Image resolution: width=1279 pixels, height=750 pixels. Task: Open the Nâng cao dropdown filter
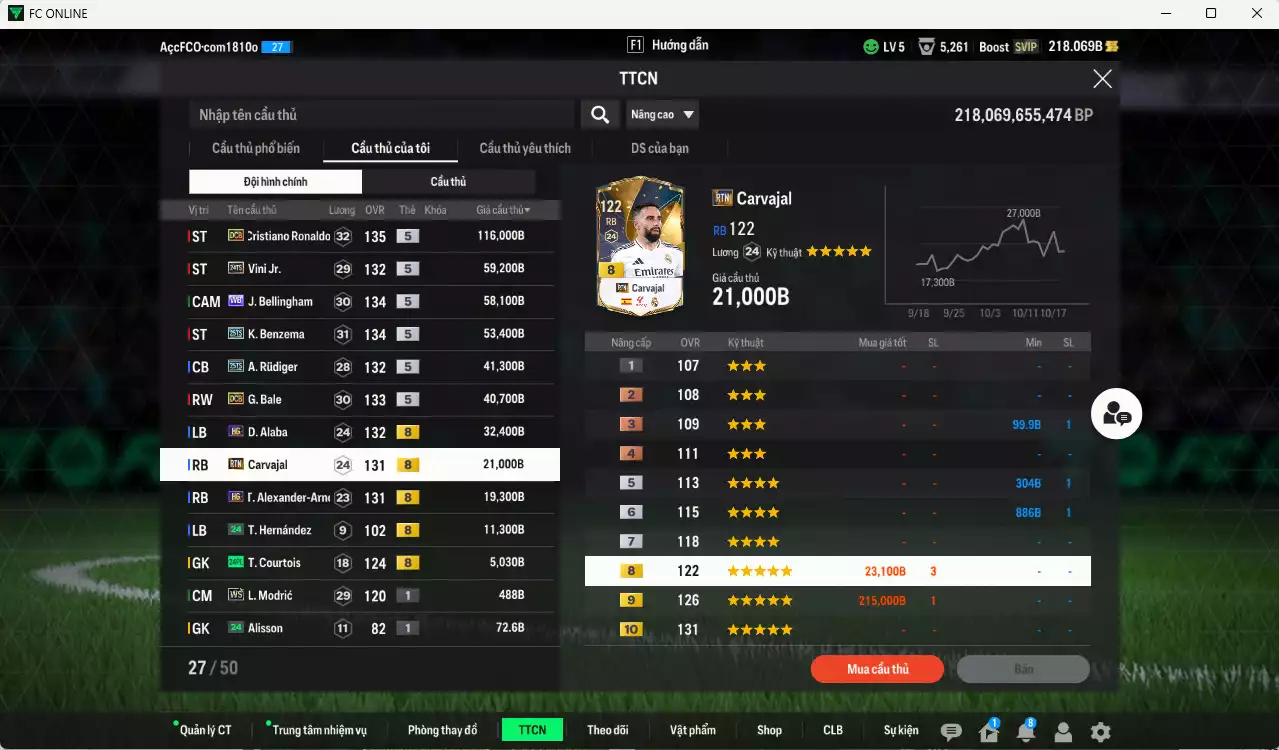pos(662,115)
